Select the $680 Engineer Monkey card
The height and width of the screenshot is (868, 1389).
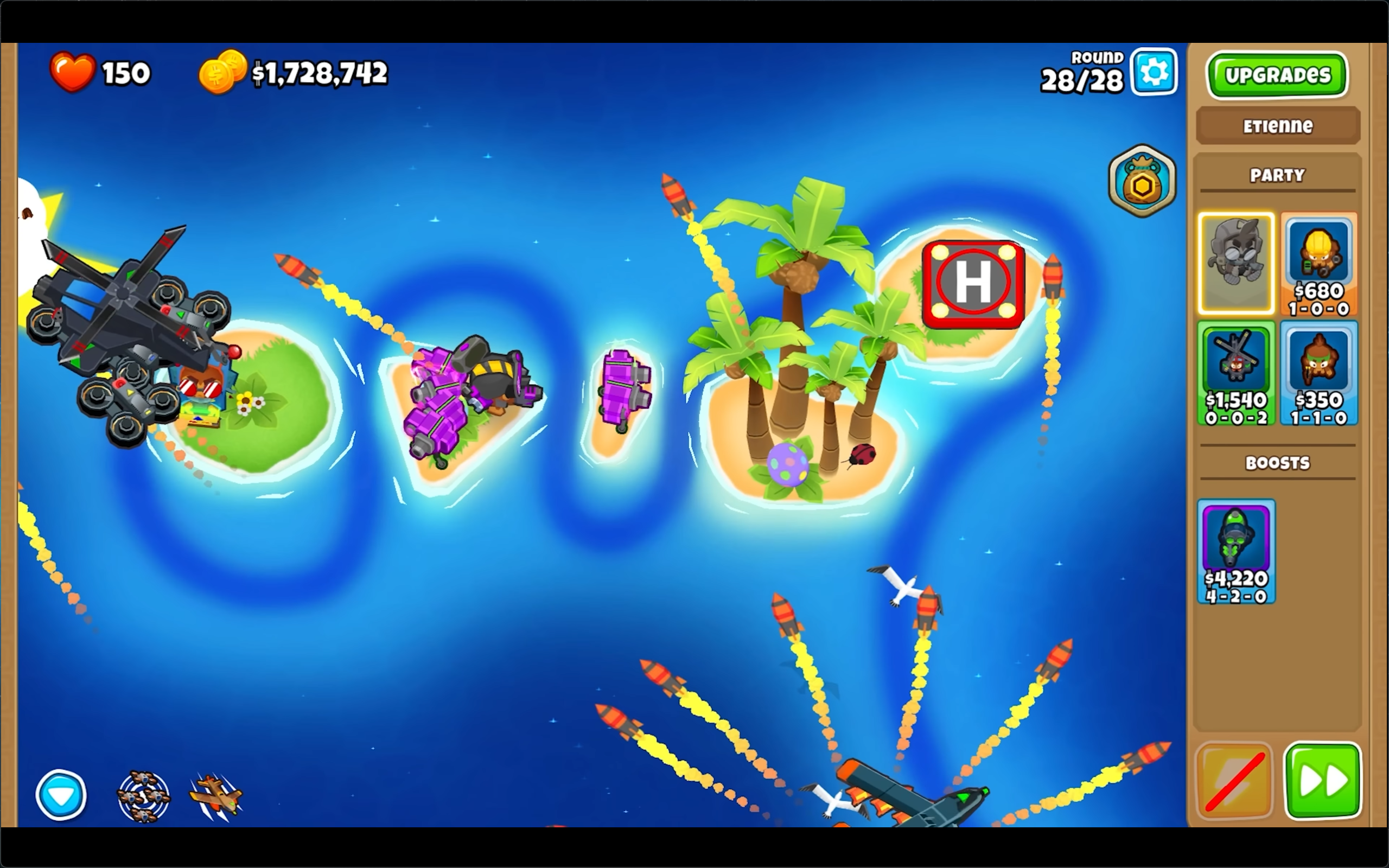coord(1318,264)
